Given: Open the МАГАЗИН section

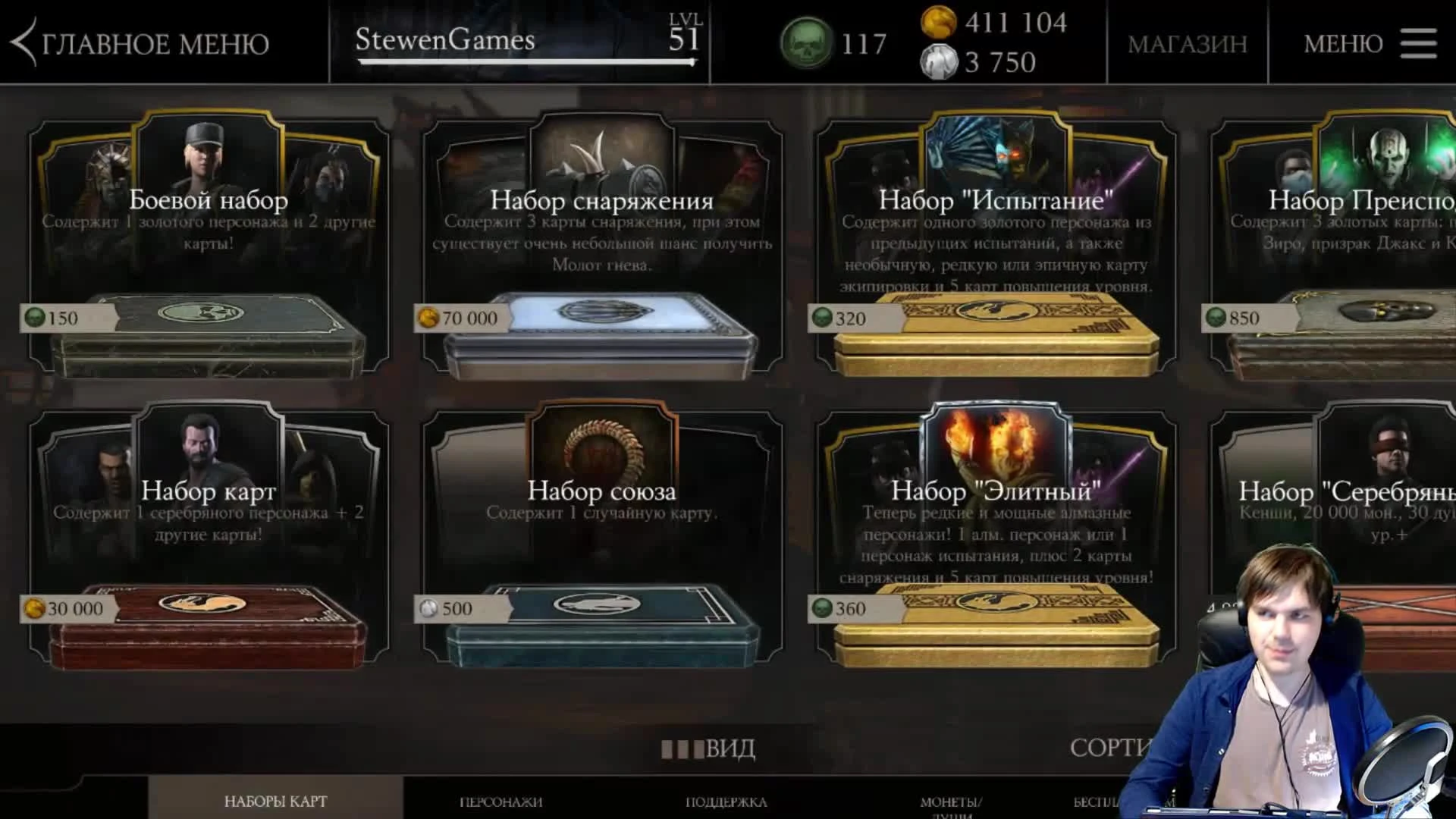Looking at the screenshot, I should [x=1187, y=44].
